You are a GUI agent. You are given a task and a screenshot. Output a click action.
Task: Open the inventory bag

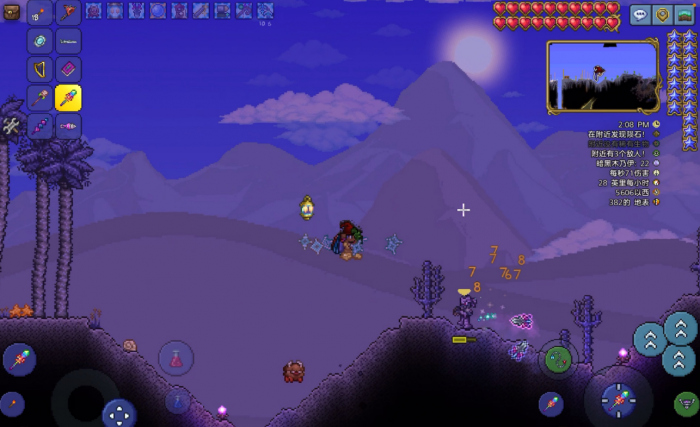coord(11,12)
